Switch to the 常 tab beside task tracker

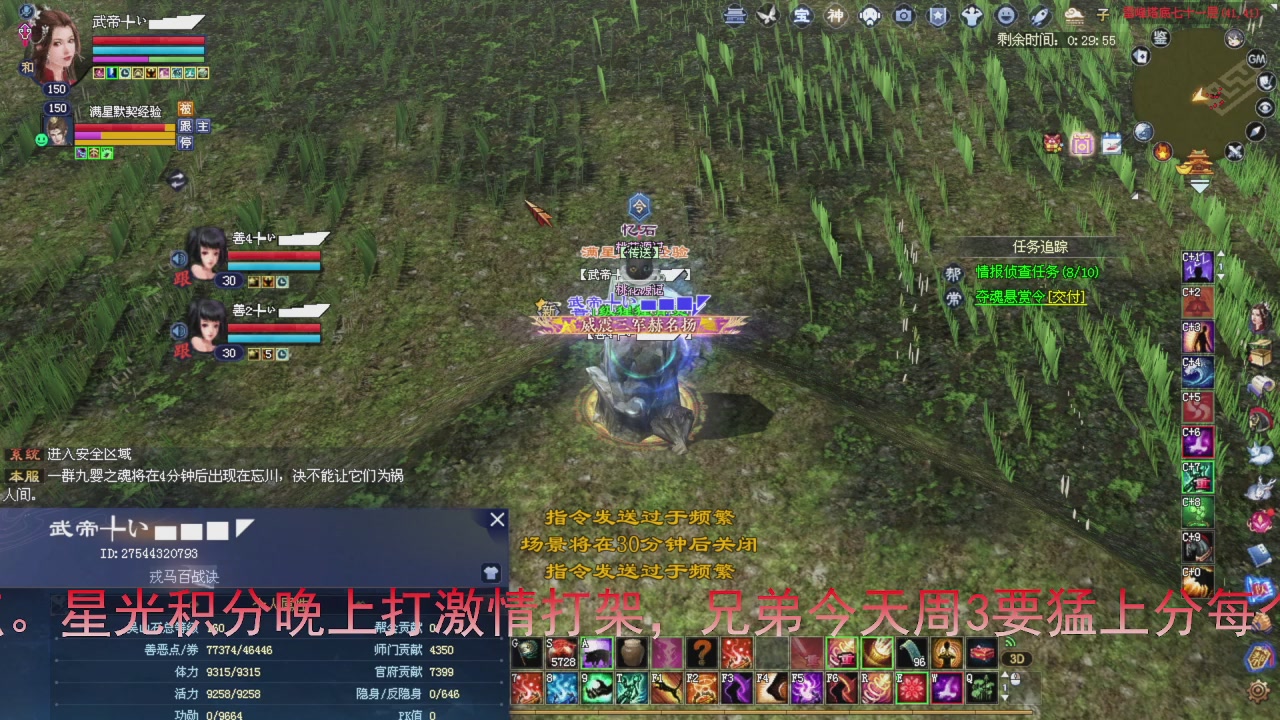tap(953, 297)
